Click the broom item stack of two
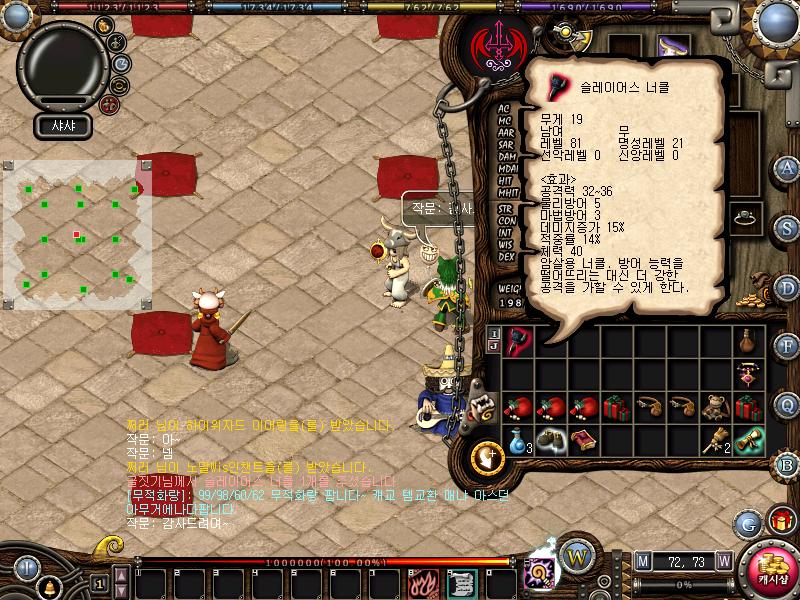 click(x=715, y=440)
